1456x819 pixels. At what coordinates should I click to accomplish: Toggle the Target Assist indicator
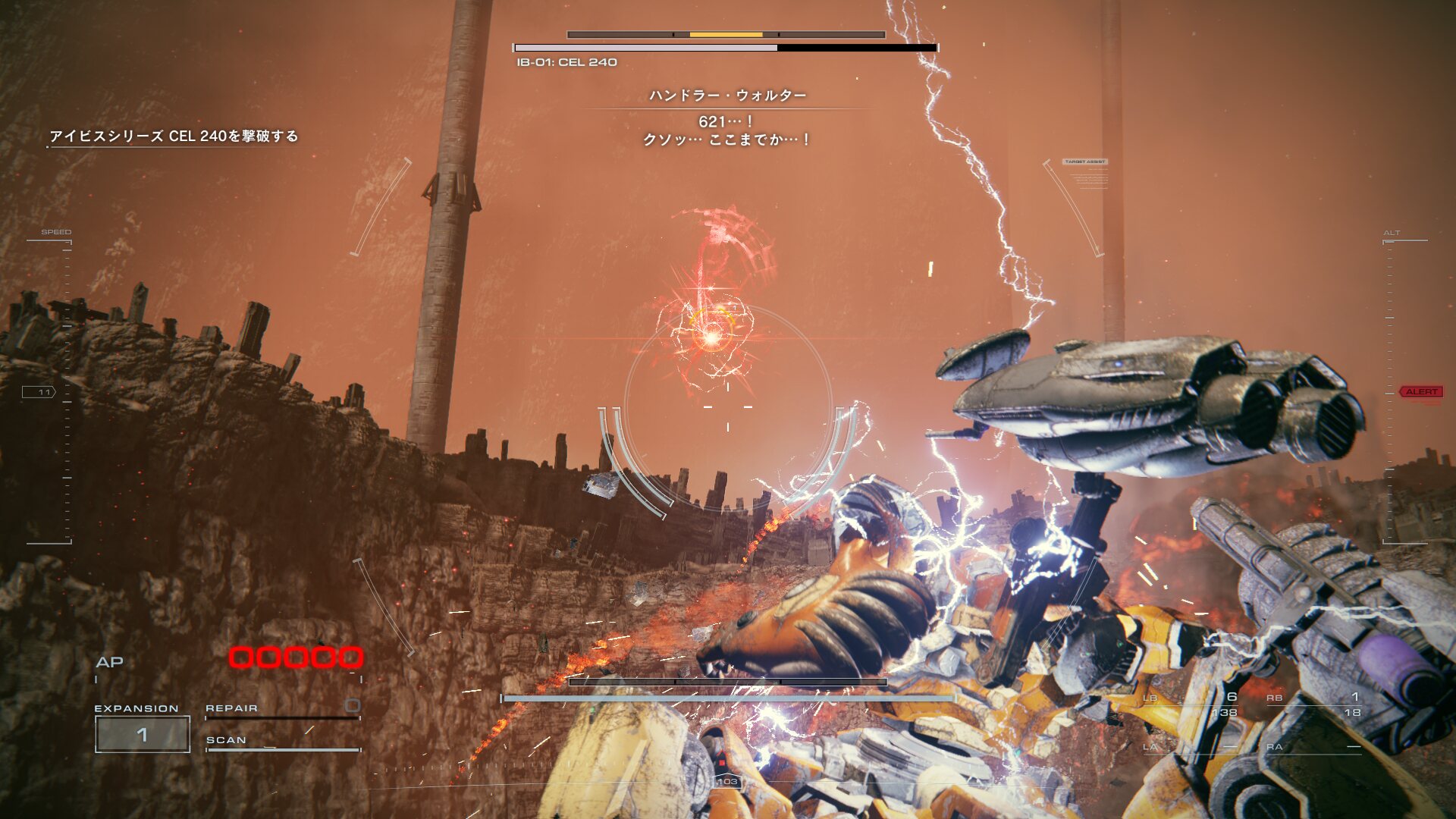point(1085,162)
